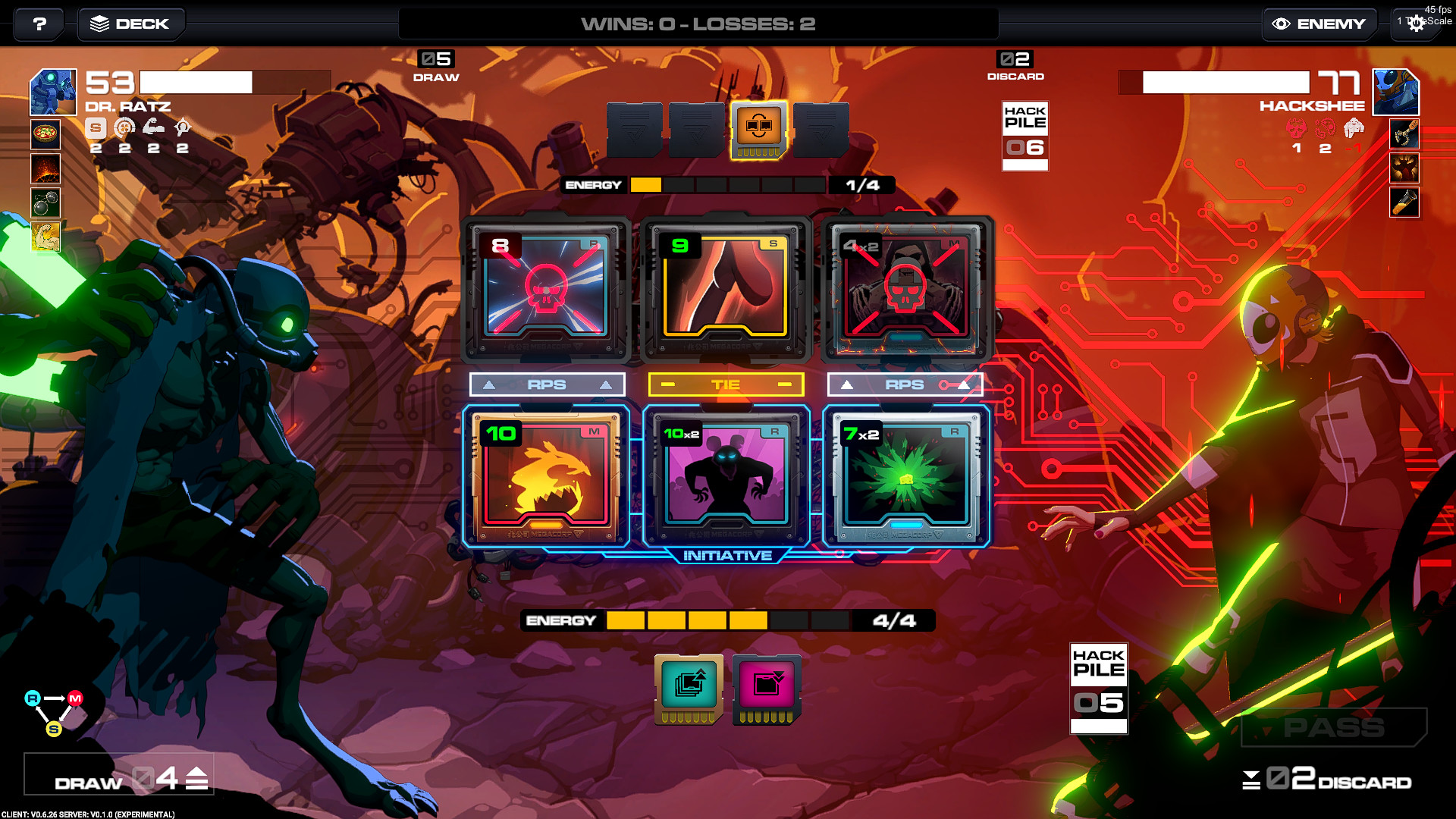Image resolution: width=1456 pixels, height=819 pixels.
Task: Inspect the burning coals buff icon
Action: click(45, 168)
